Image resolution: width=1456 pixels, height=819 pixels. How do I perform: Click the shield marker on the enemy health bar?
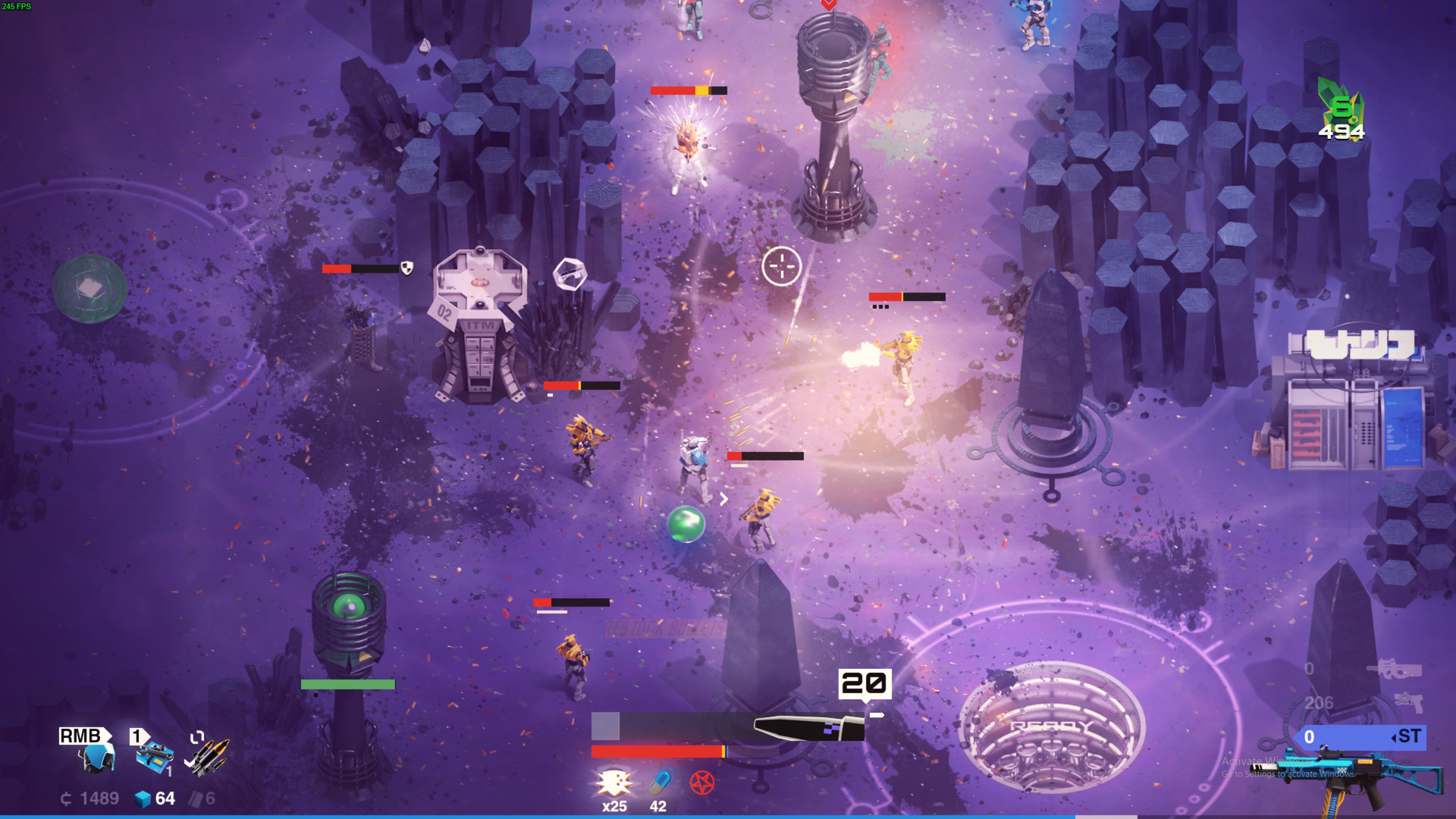406,268
